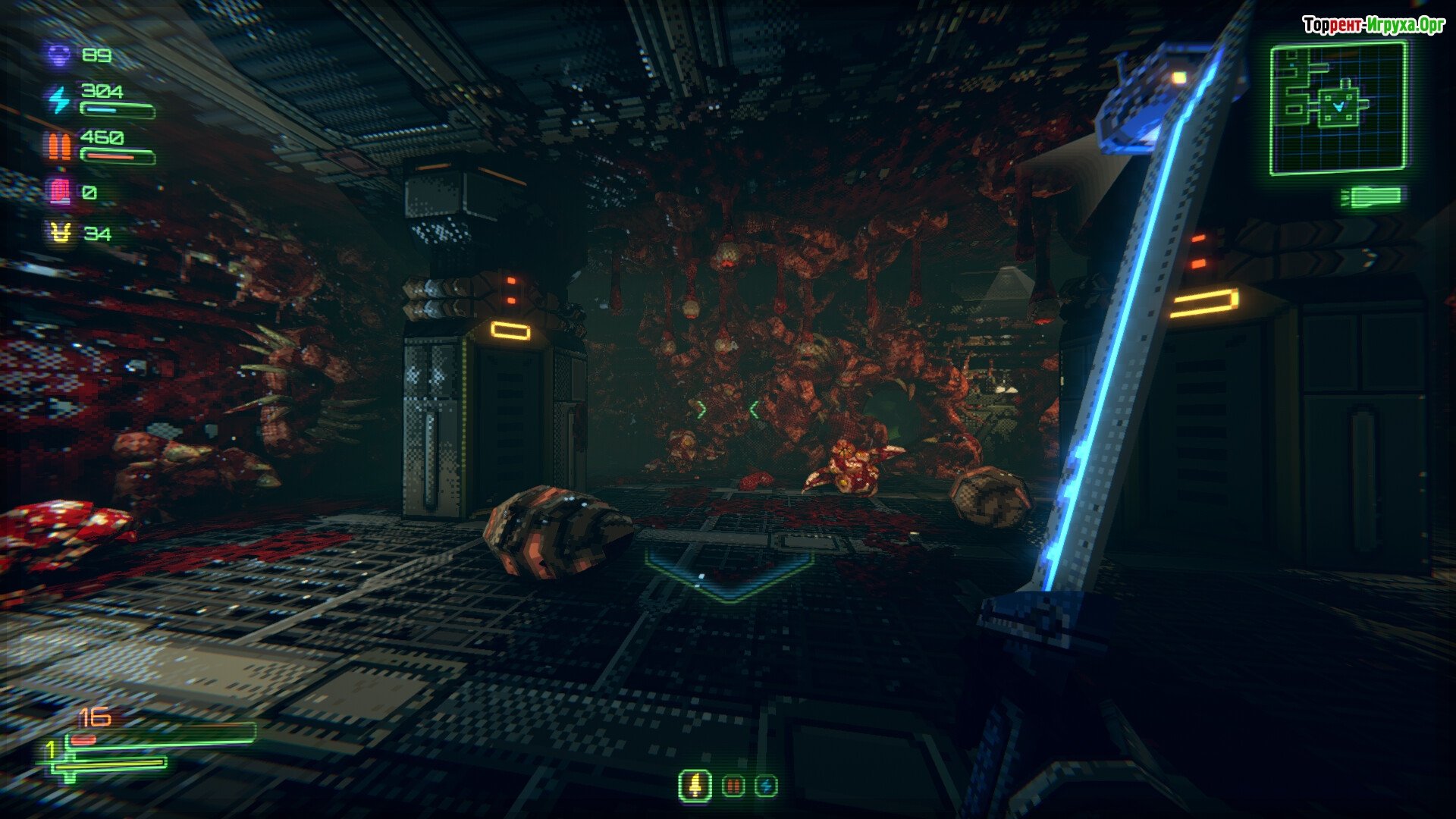
Task: Open the Торрент-Игруха.Орг watermark link
Action: click(x=1373, y=26)
